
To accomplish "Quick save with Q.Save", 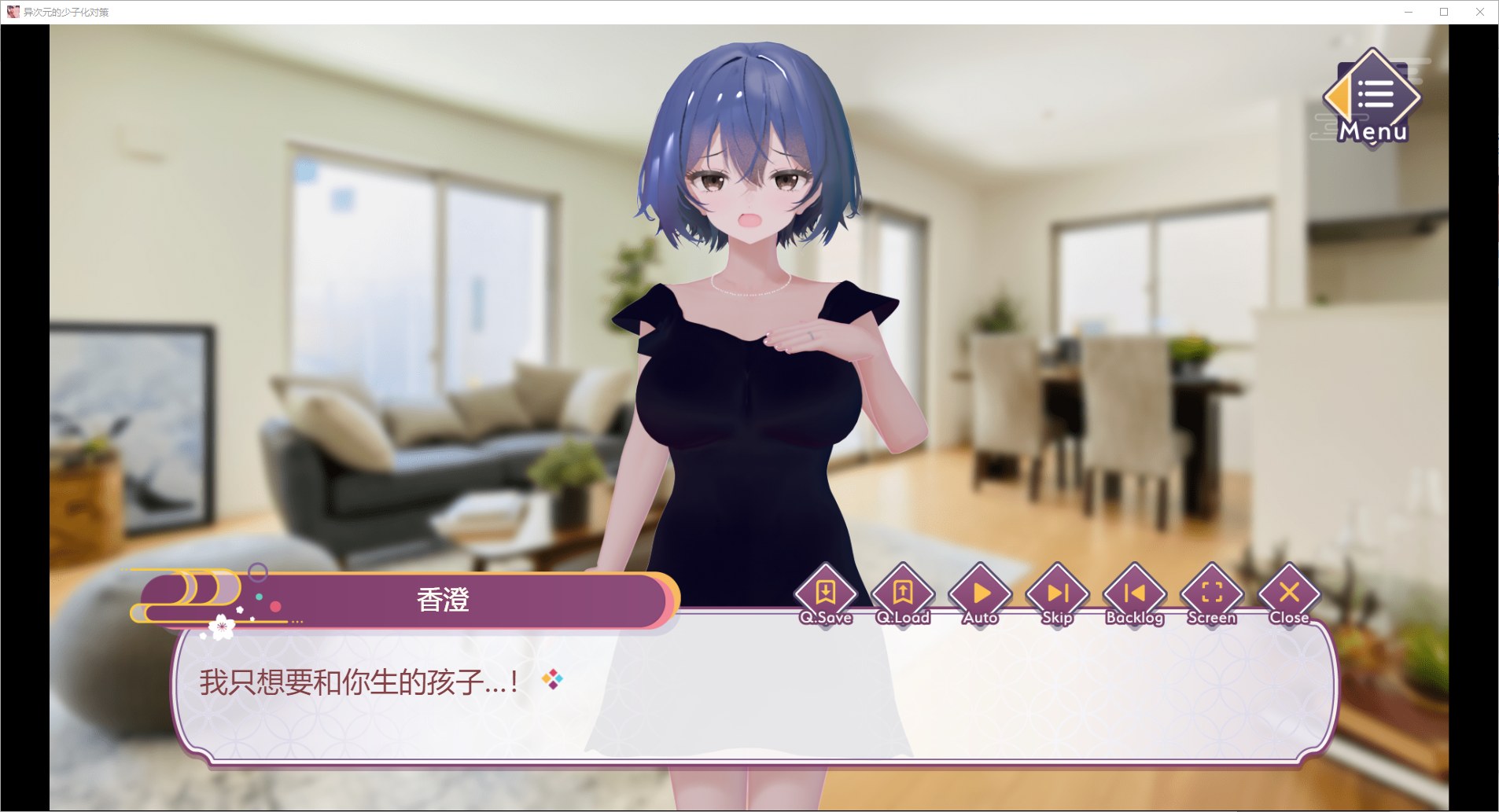I will point(825,596).
